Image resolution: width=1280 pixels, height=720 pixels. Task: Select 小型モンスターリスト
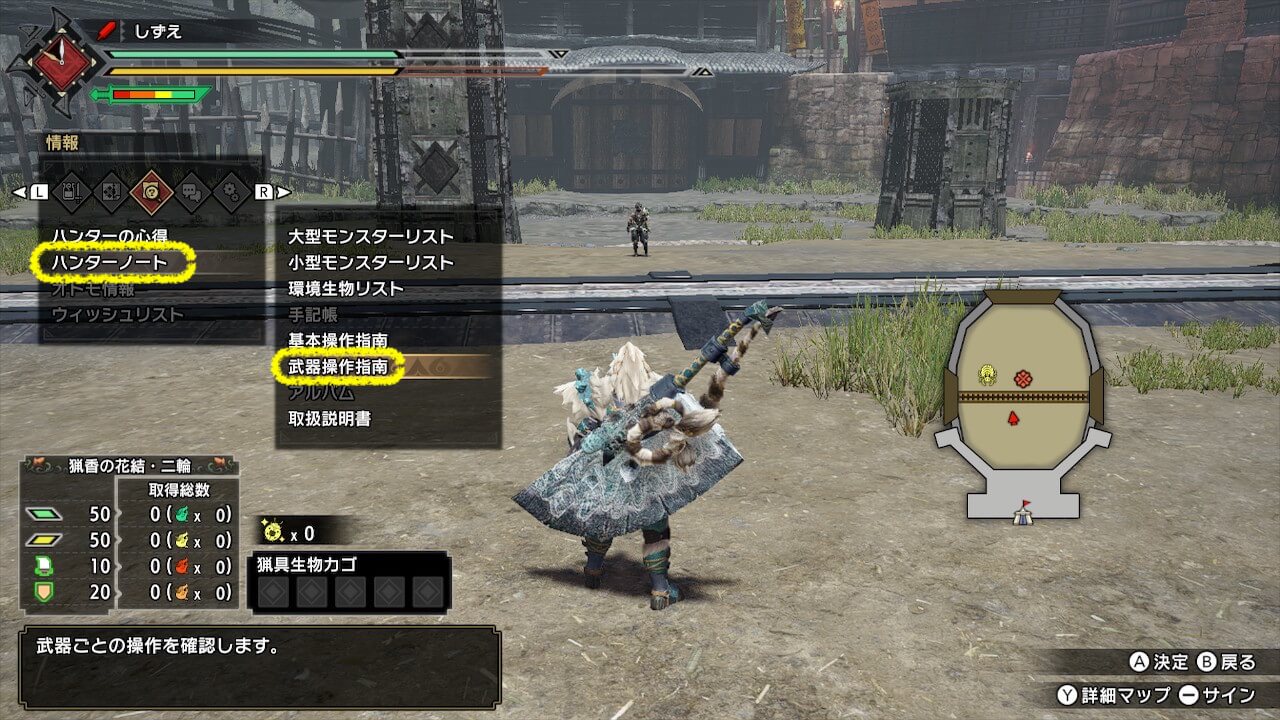(x=371, y=263)
